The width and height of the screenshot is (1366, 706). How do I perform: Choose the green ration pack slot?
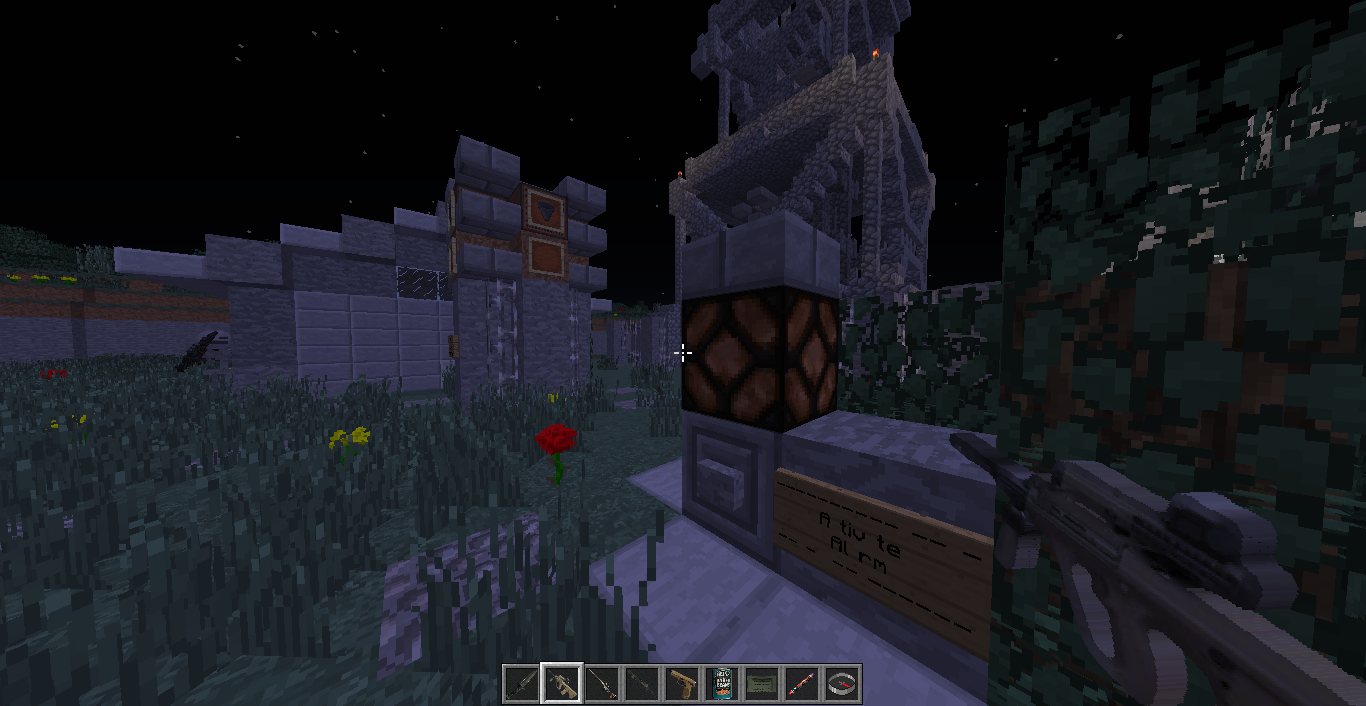(762, 684)
